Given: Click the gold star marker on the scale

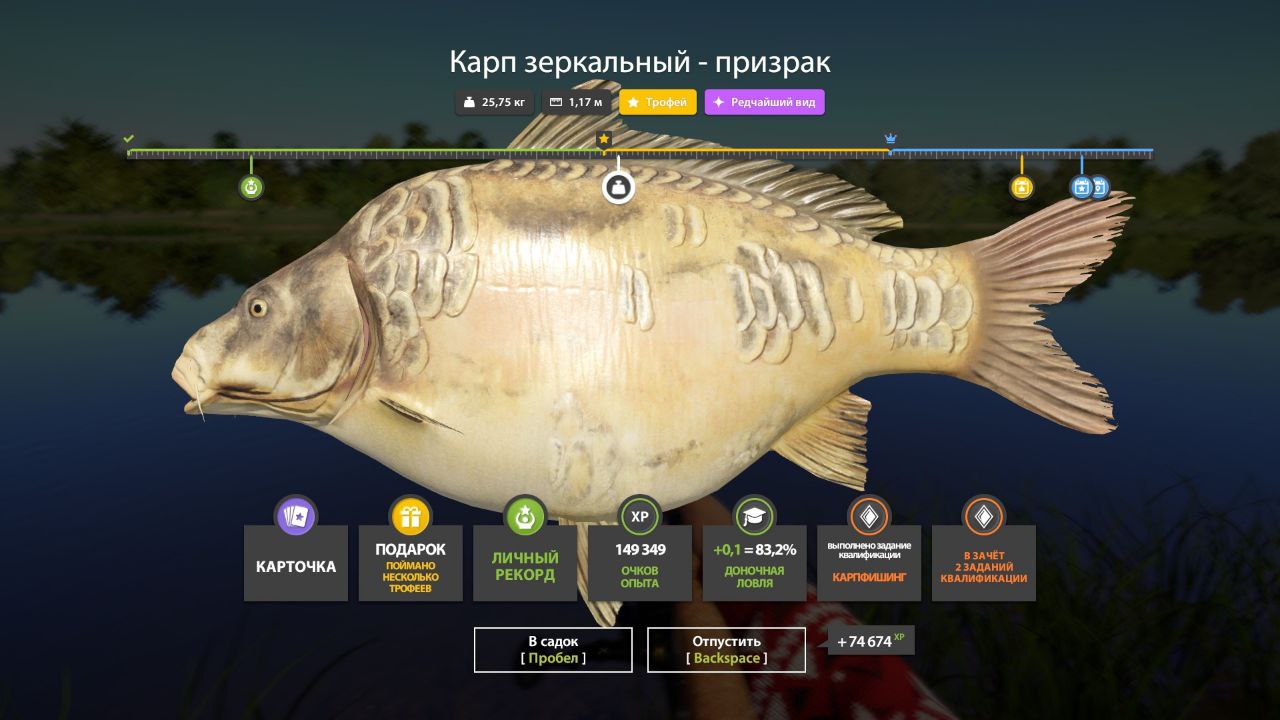Looking at the screenshot, I should [x=606, y=140].
